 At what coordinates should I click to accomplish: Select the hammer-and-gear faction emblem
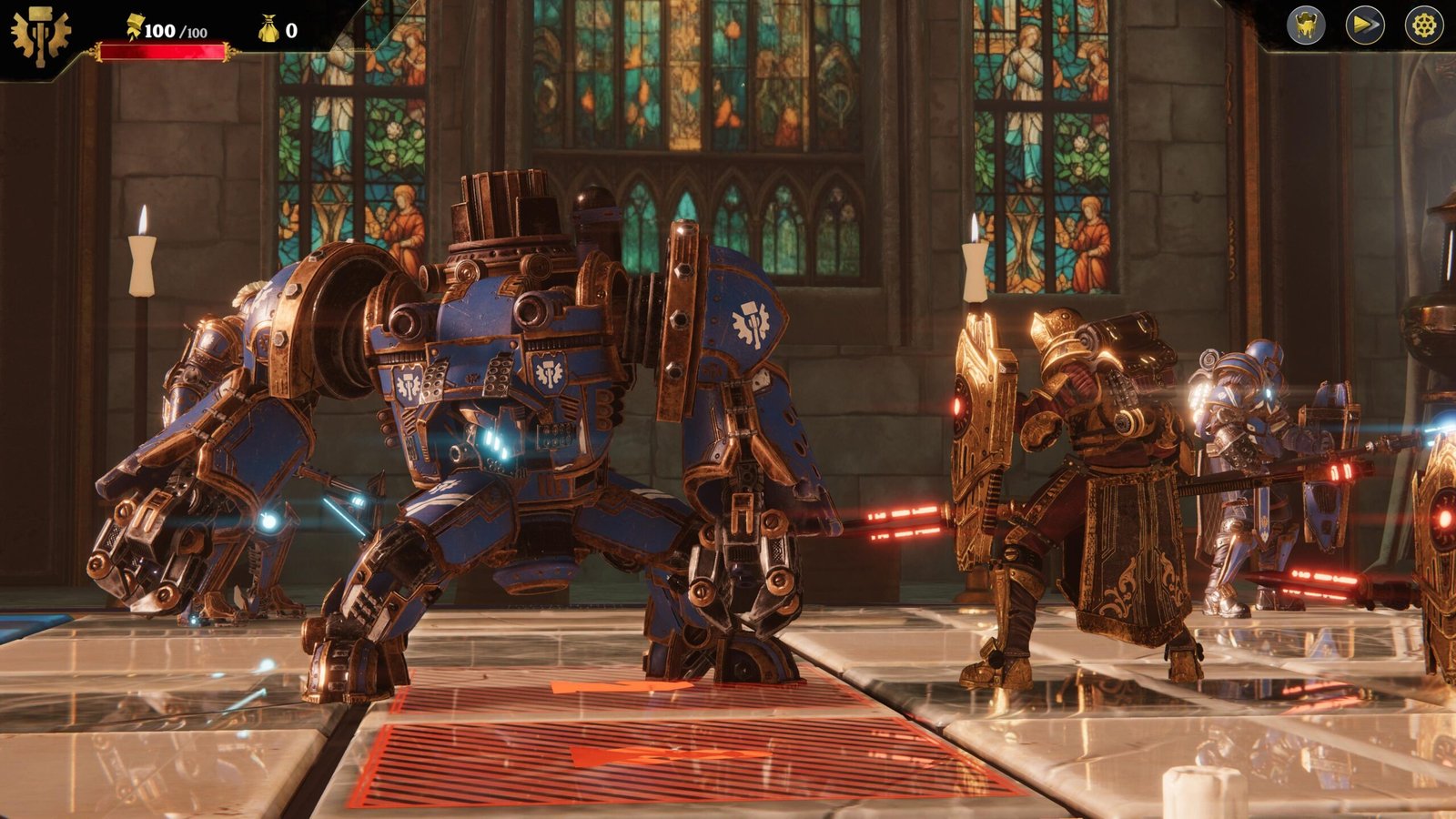(40, 36)
